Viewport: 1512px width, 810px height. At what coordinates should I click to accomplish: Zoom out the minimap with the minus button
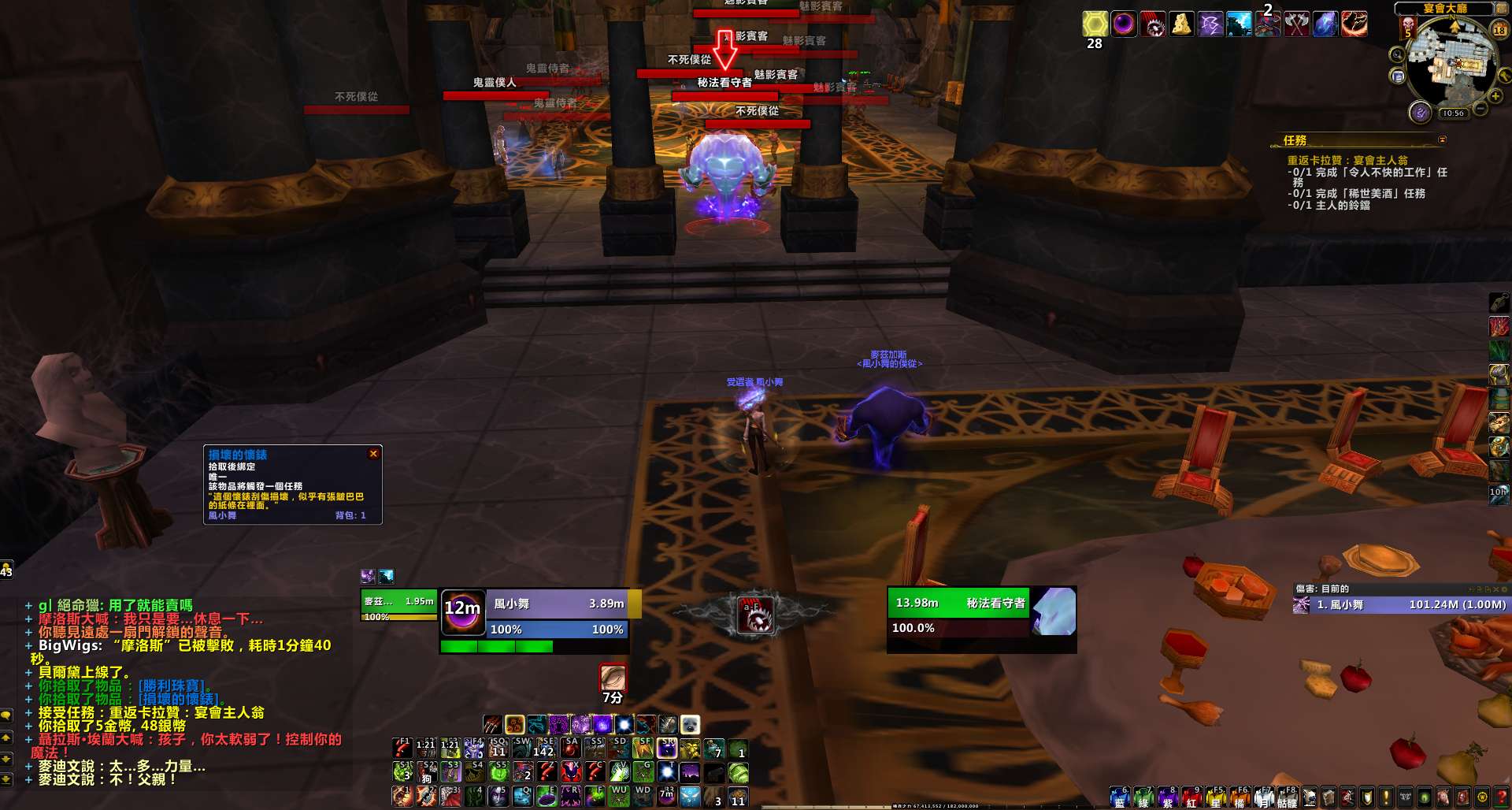1480,108
